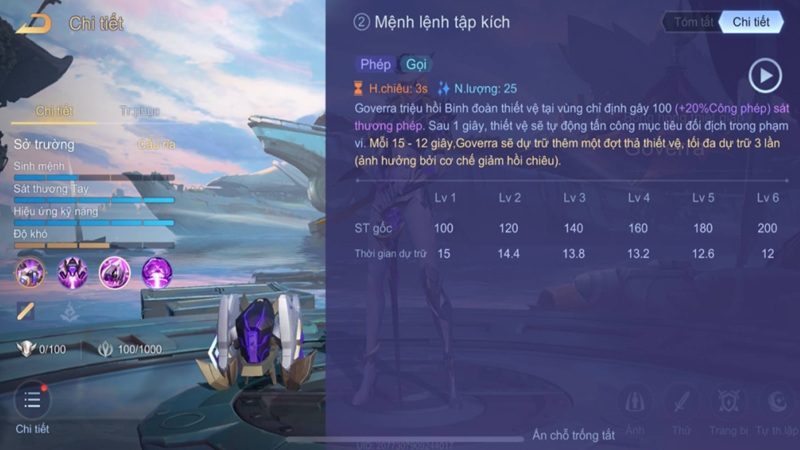Switch to the Trang phục tab
Viewport: 800px width, 450px height.
coord(139,111)
